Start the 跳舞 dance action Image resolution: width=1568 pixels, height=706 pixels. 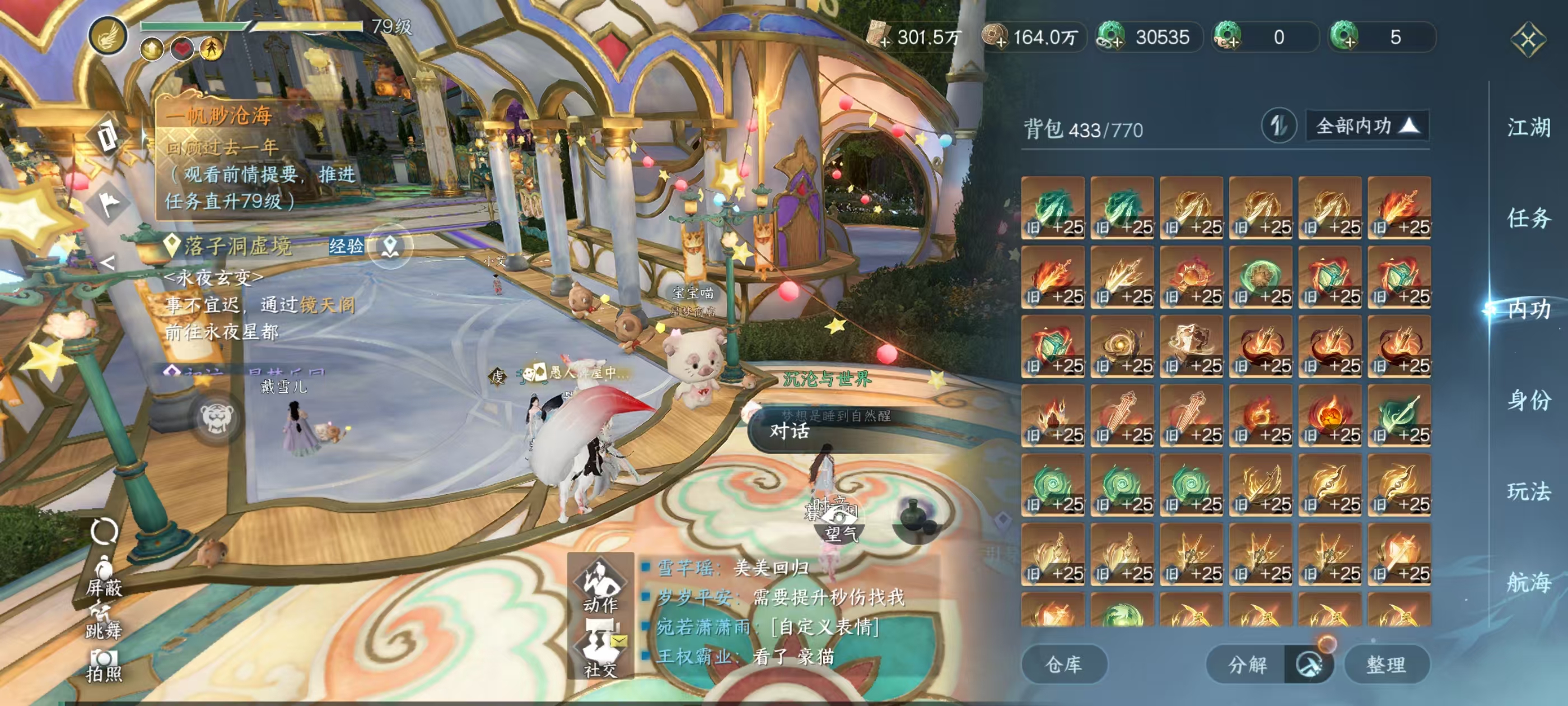point(104,620)
